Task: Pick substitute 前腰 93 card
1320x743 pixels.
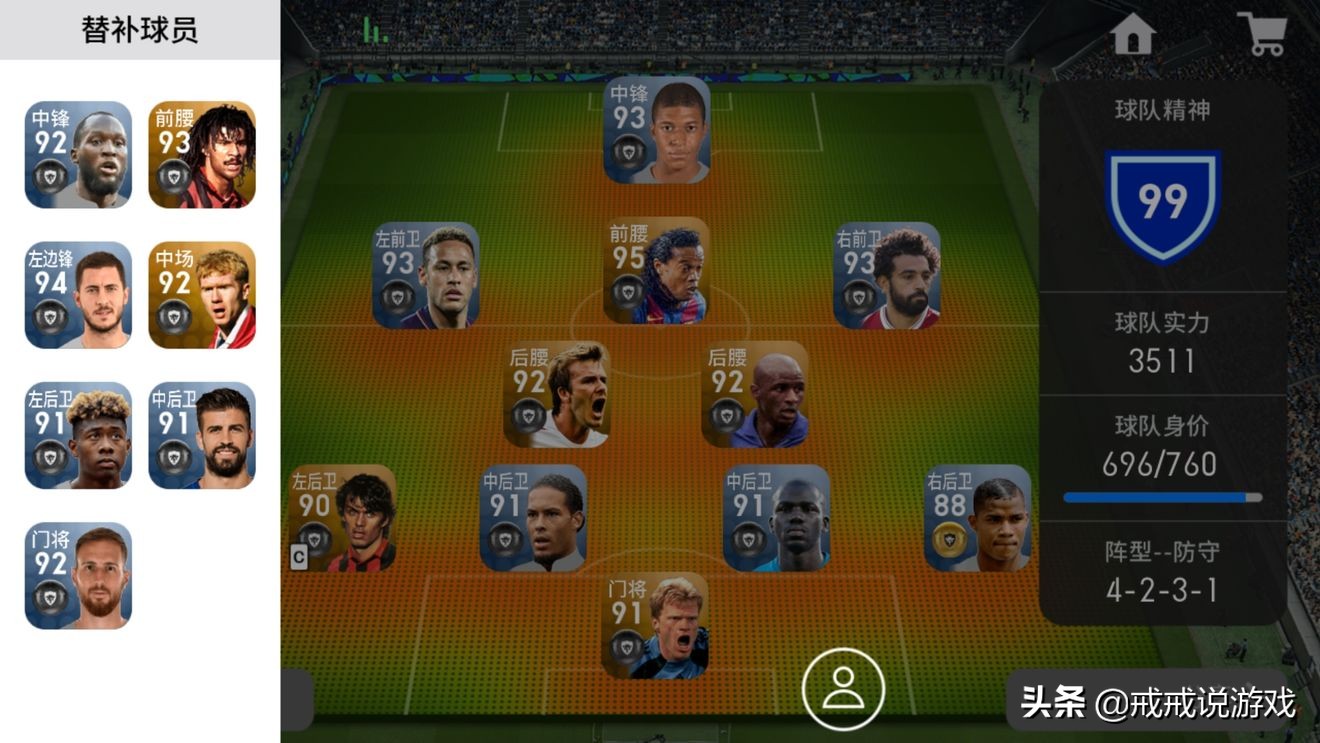Action: click(x=202, y=155)
